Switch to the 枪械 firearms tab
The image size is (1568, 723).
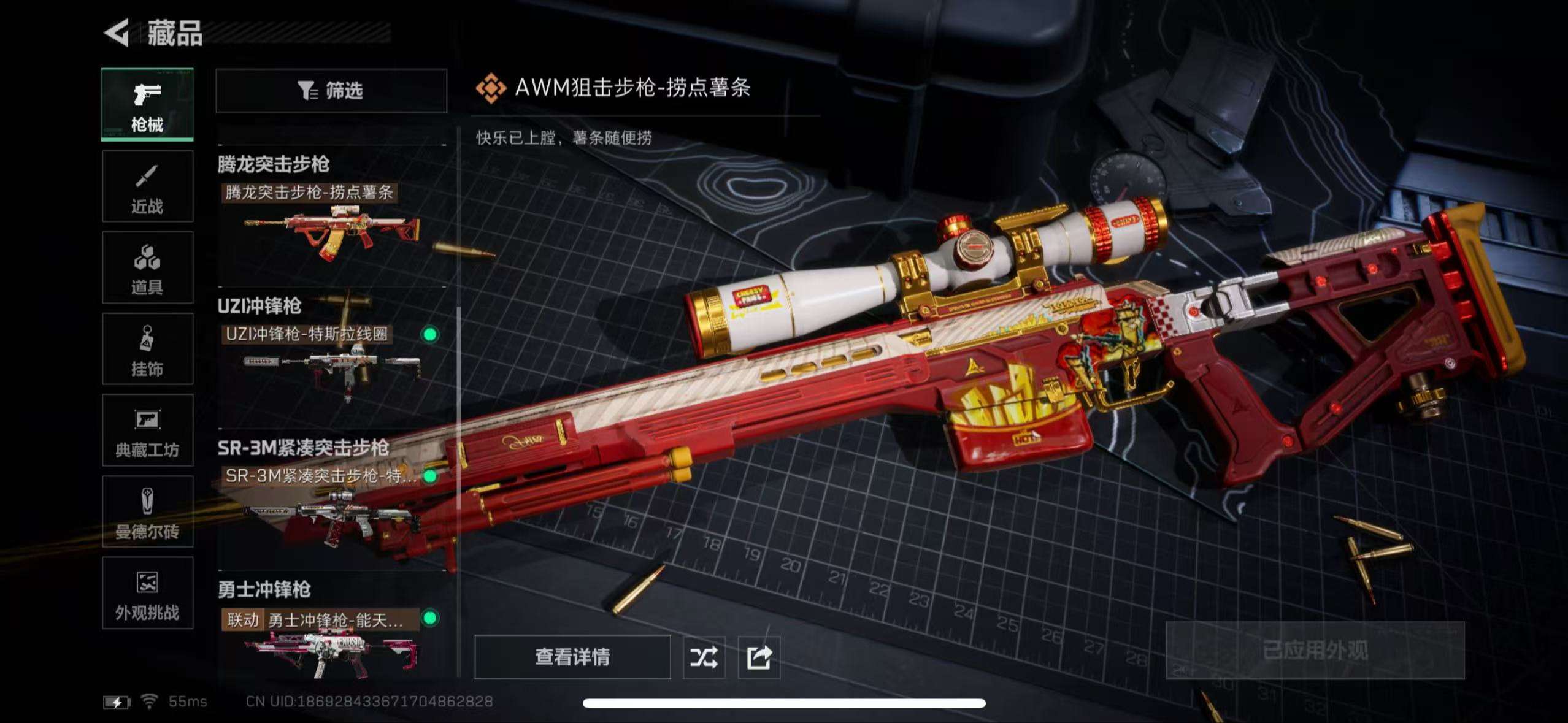point(147,104)
